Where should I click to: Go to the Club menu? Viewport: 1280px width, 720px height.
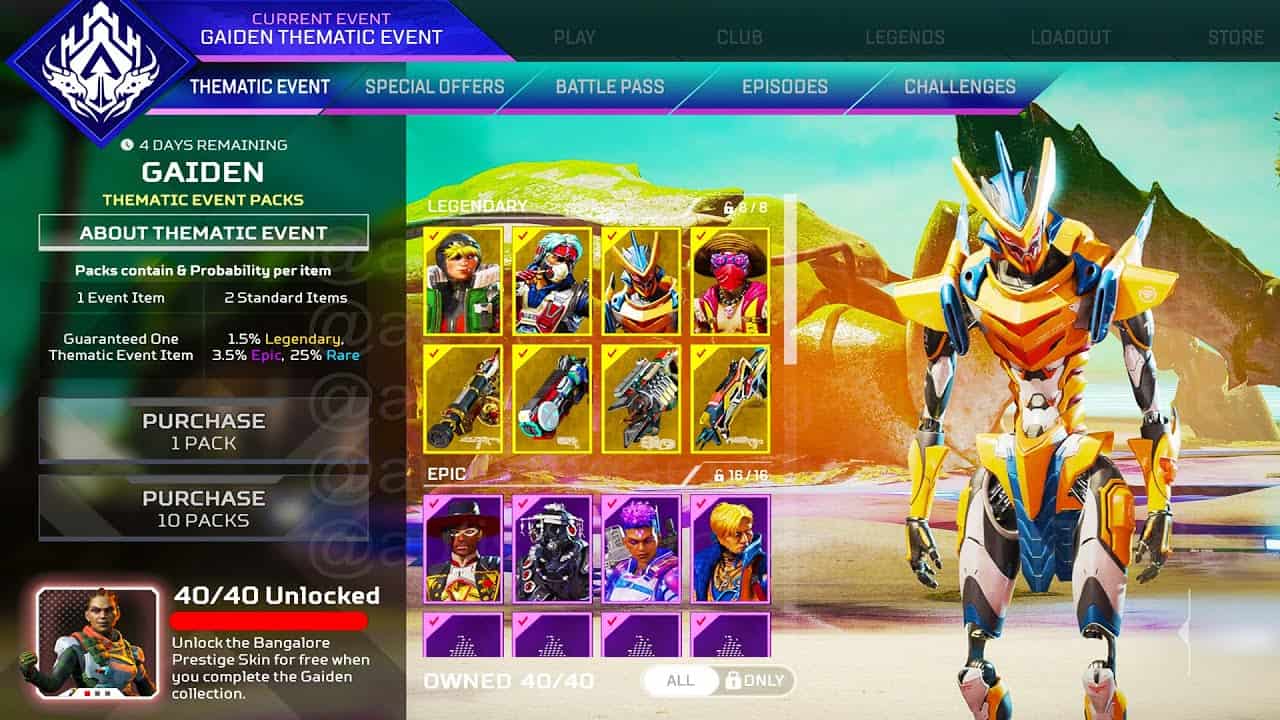point(739,37)
